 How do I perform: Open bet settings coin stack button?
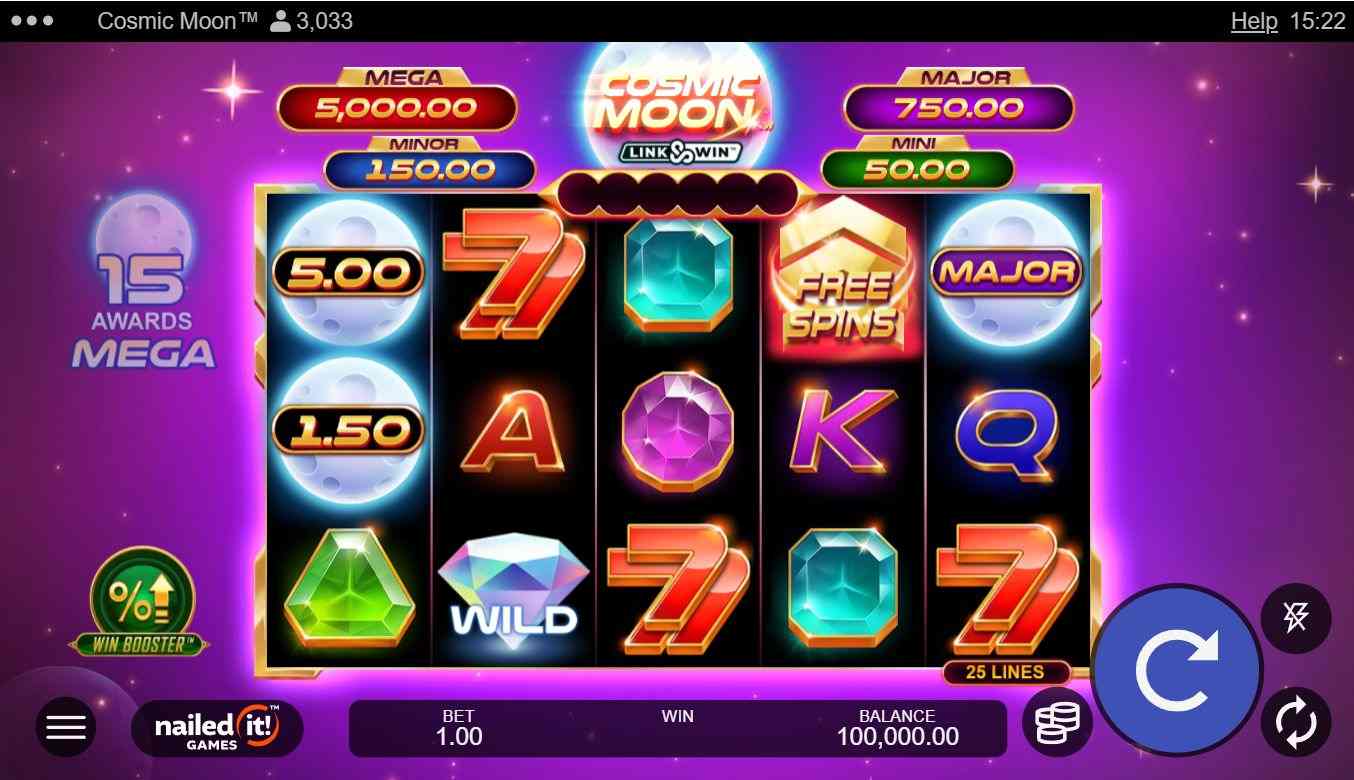pyautogui.click(x=1057, y=722)
